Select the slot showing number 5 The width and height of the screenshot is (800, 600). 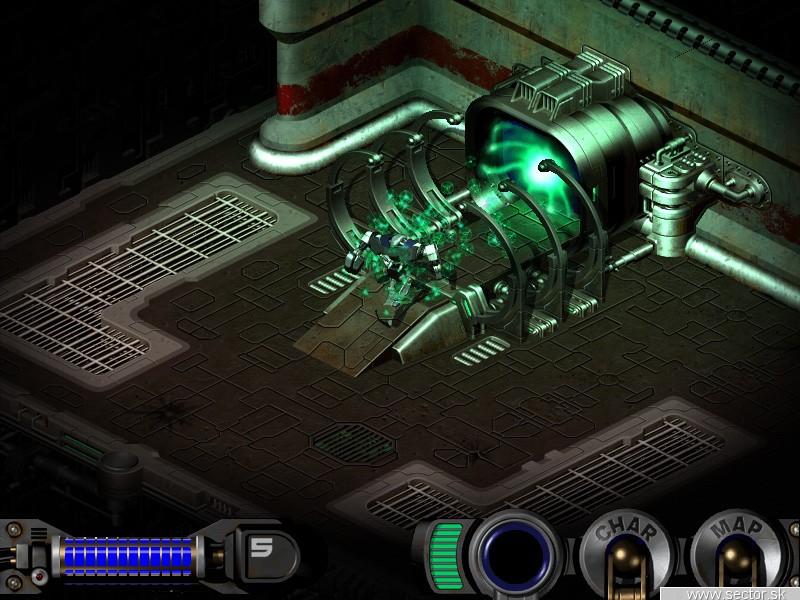point(263,549)
